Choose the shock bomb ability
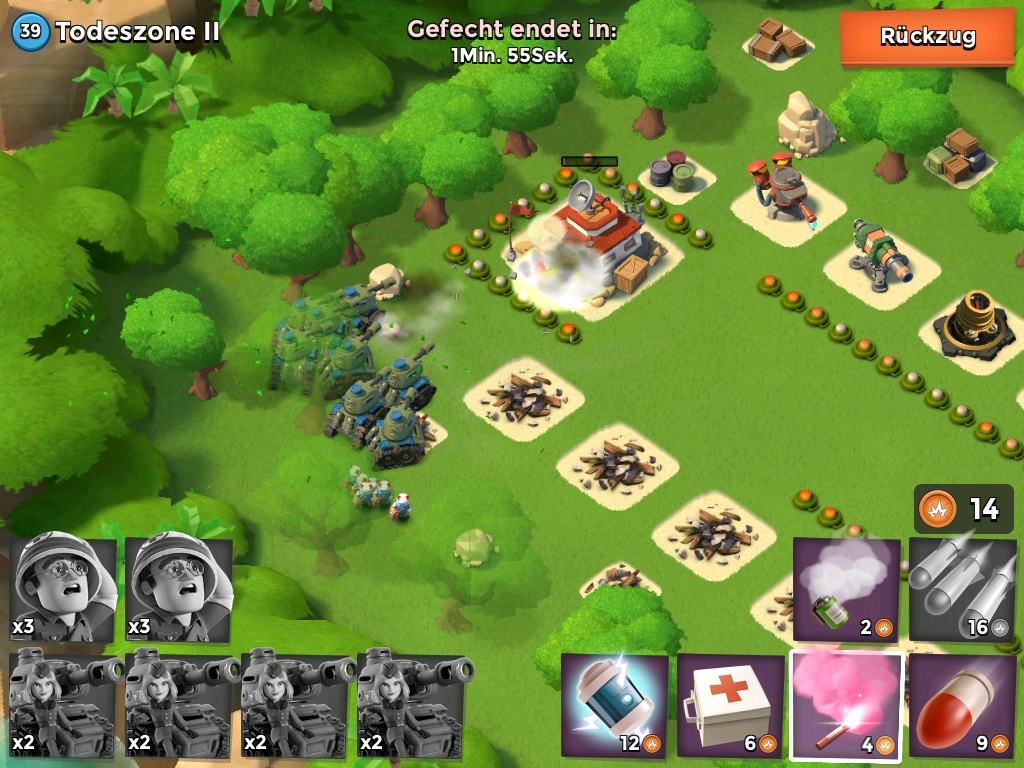The height and width of the screenshot is (768, 1024). 614,705
